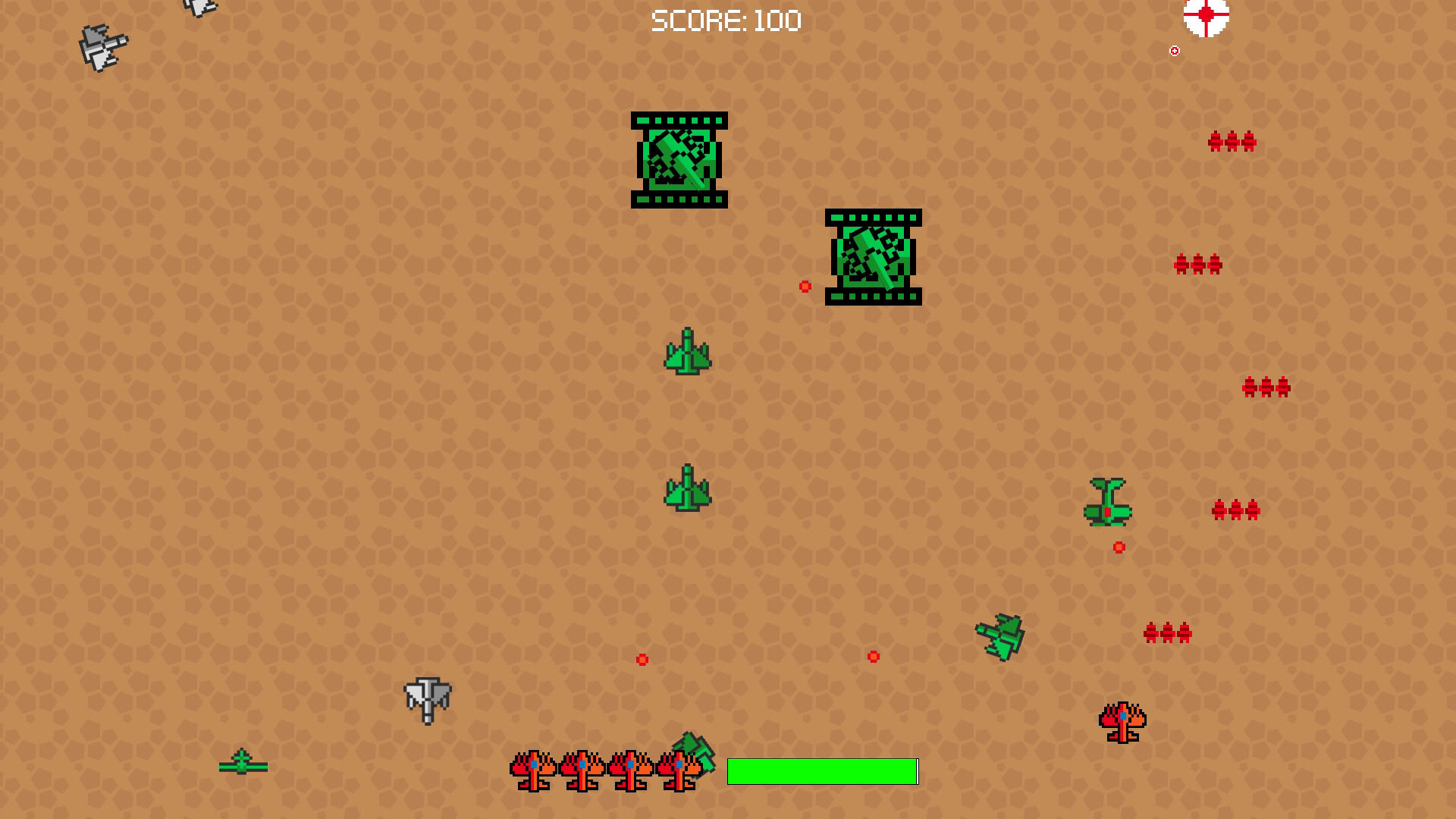Click the green health bar at the bottom
The image size is (1456, 819).
click(x=823, y=770)
